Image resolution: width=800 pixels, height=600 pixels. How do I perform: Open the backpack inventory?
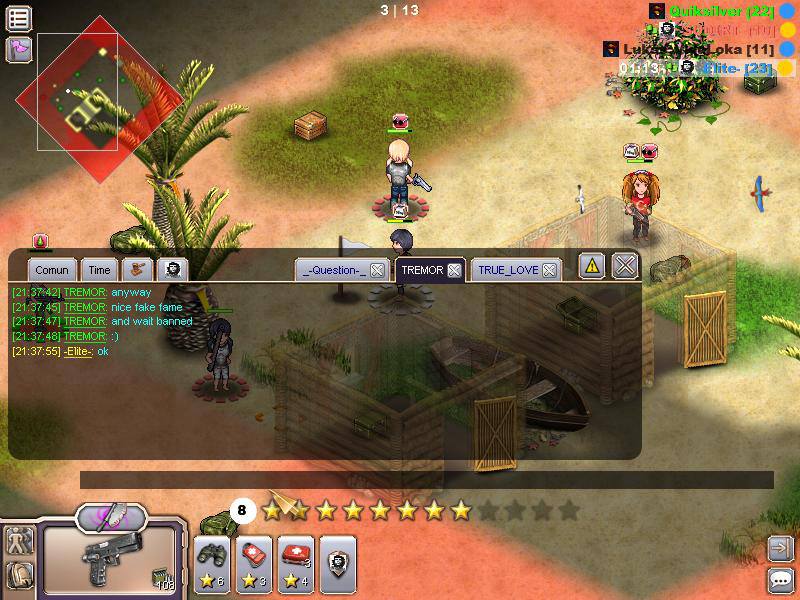click(20, 574)
